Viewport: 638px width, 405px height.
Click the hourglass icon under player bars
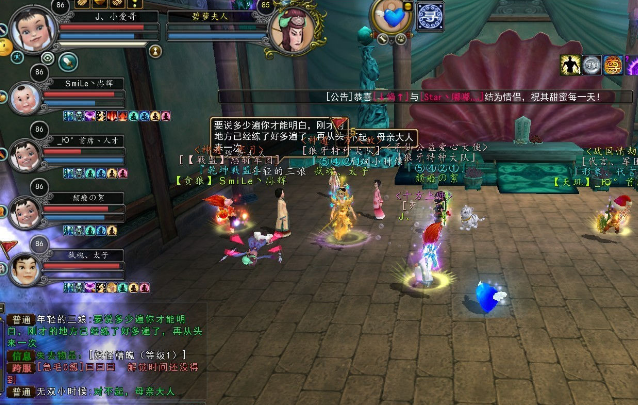coord(156,50)
